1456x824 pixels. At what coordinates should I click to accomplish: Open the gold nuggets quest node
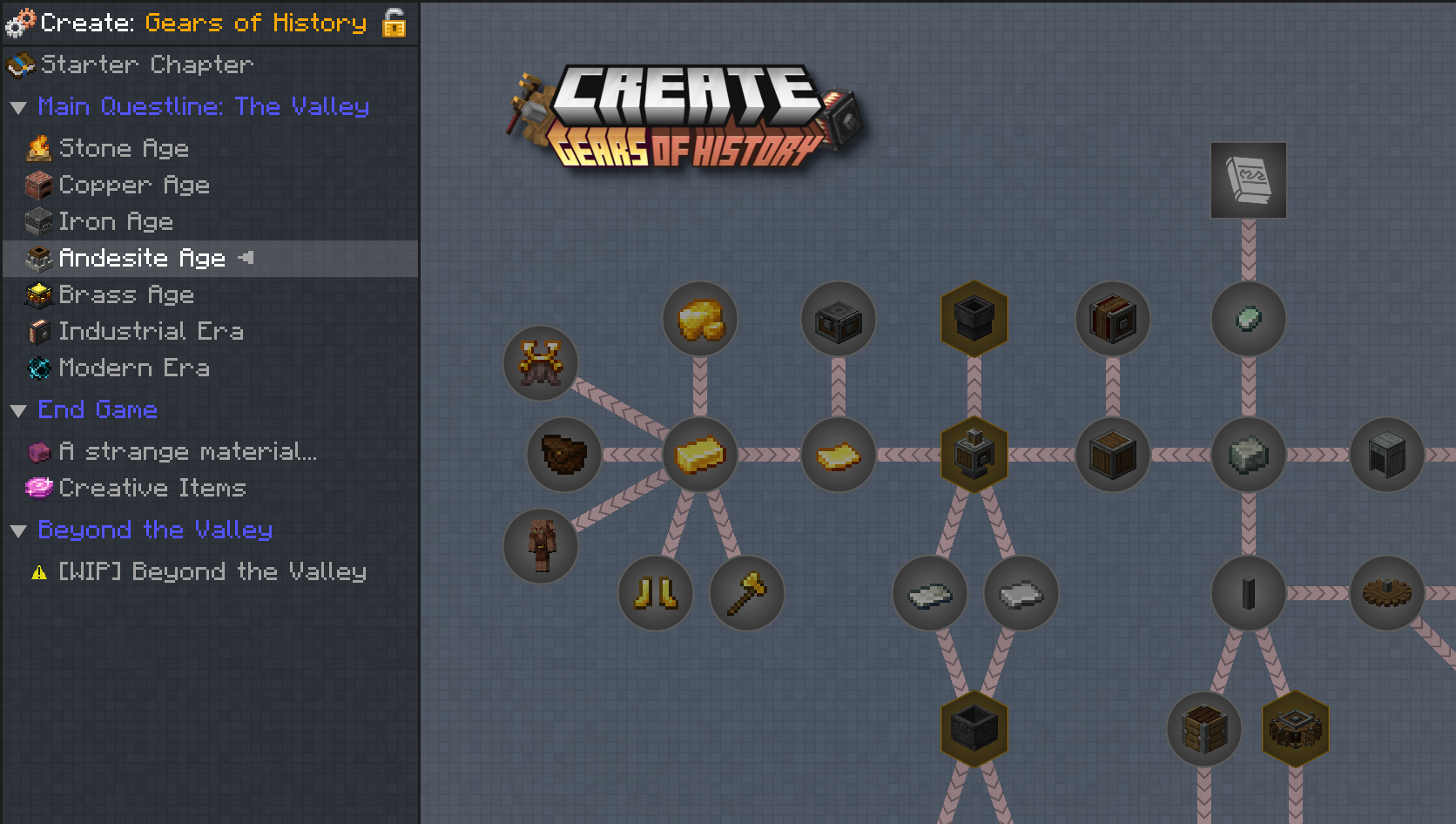(700, 319)
